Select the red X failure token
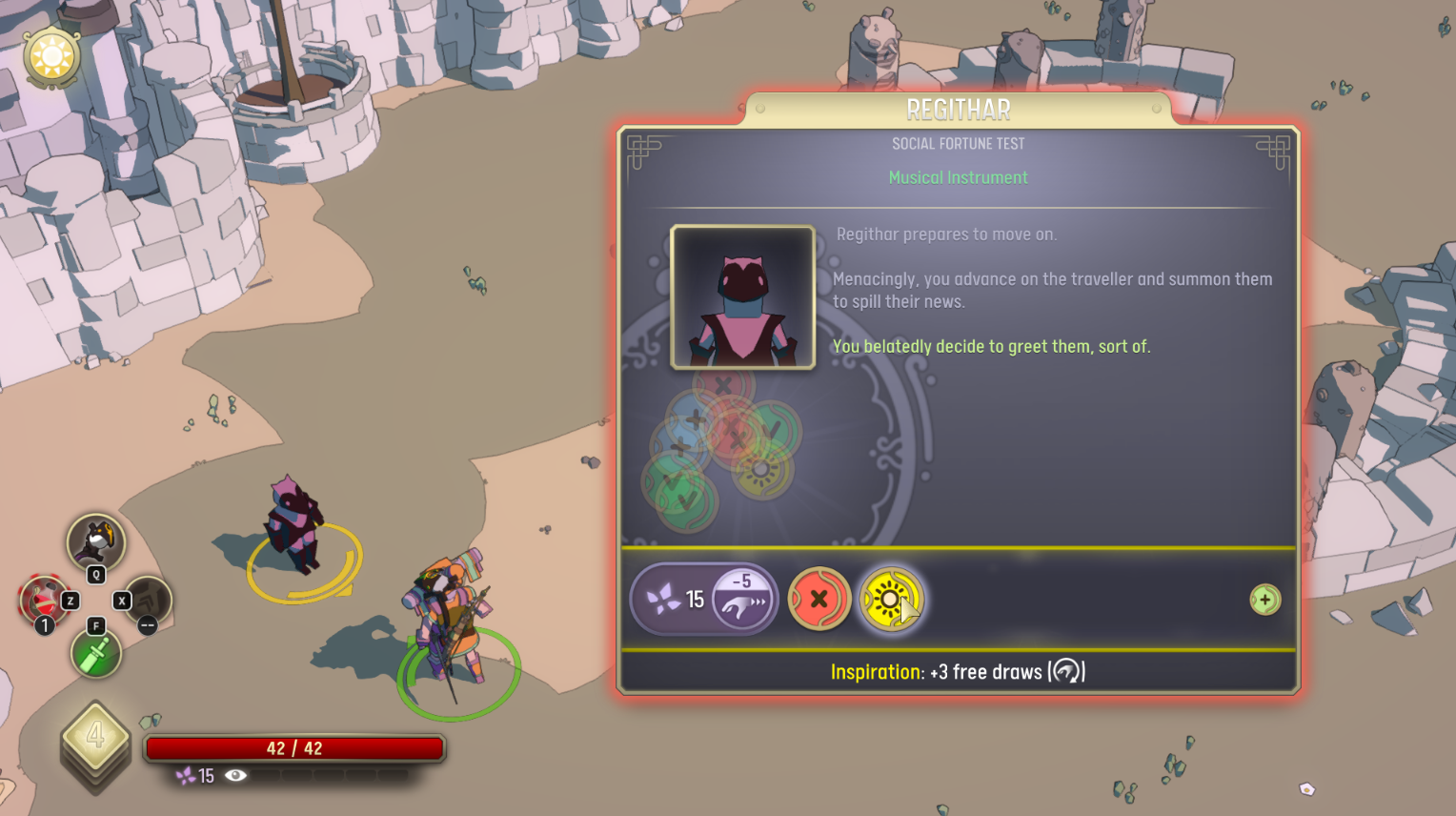The width and height of the screenshot is (1456, 816). 819,600
